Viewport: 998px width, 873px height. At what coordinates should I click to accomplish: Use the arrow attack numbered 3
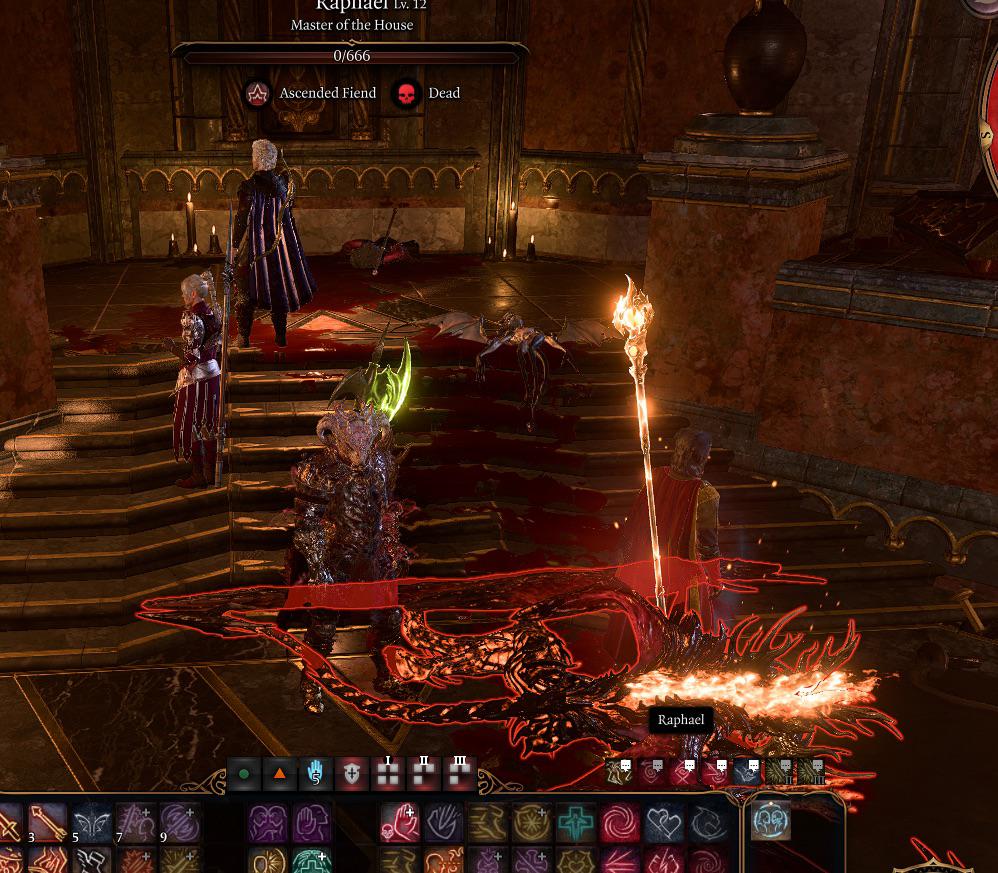pos(47,823)
